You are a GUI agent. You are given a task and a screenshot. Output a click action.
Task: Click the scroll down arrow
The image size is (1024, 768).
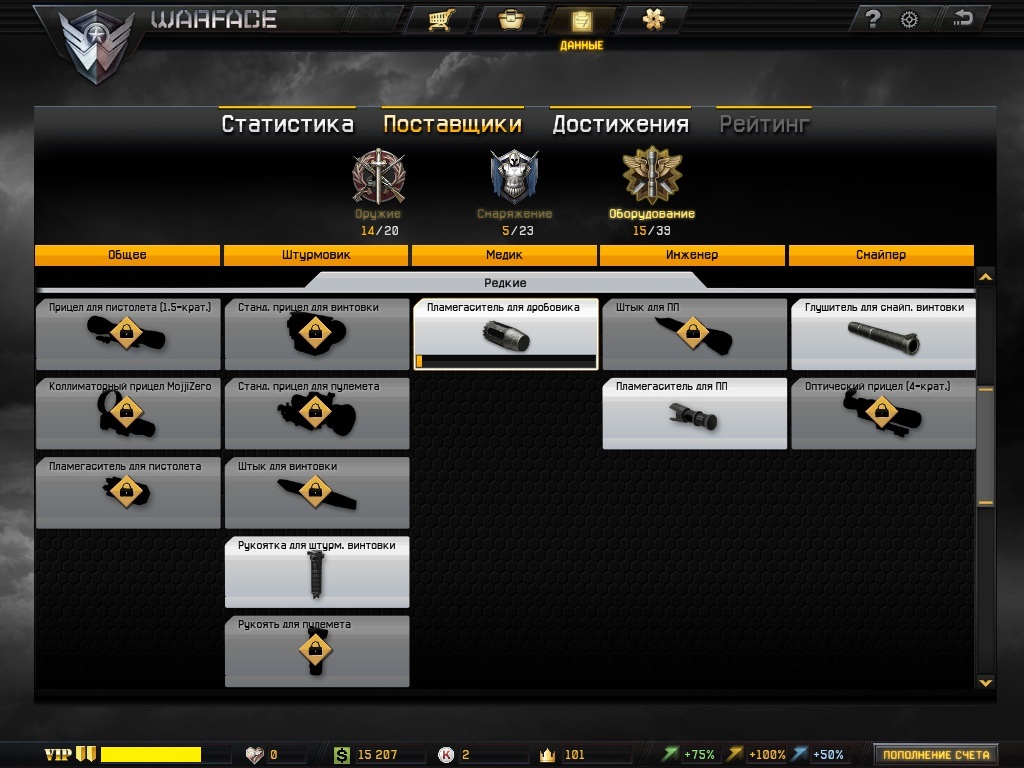985,682
